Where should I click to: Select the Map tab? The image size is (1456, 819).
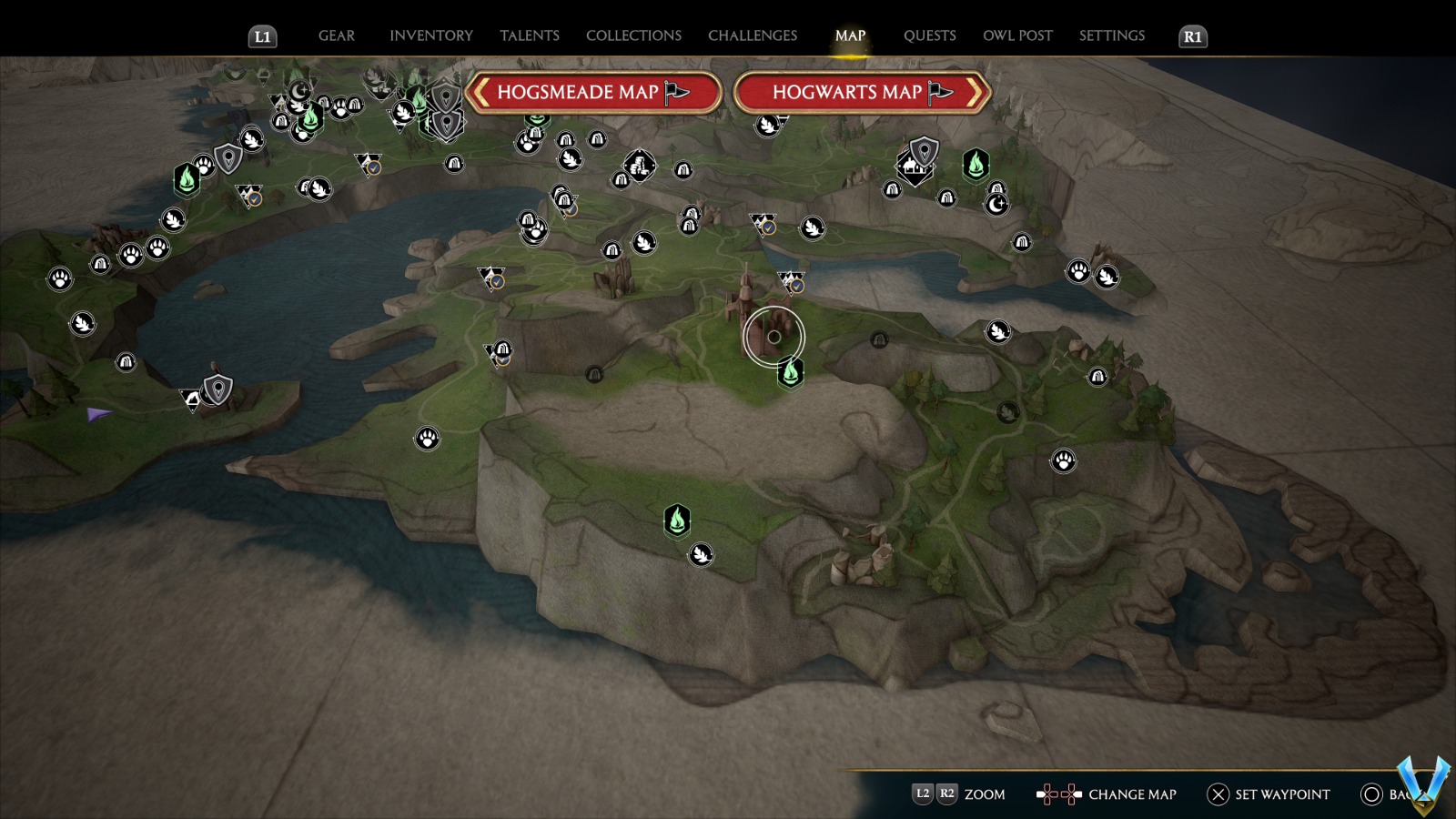850,35
